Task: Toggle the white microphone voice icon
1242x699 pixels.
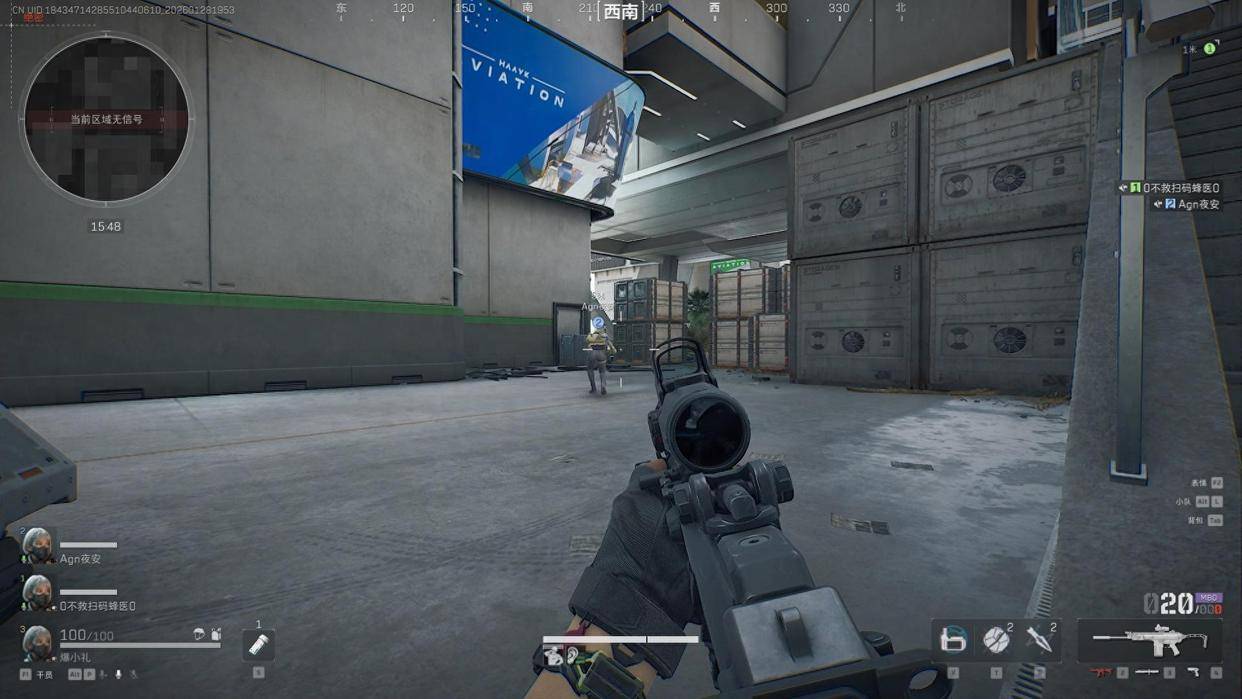Action: [117, 675]
